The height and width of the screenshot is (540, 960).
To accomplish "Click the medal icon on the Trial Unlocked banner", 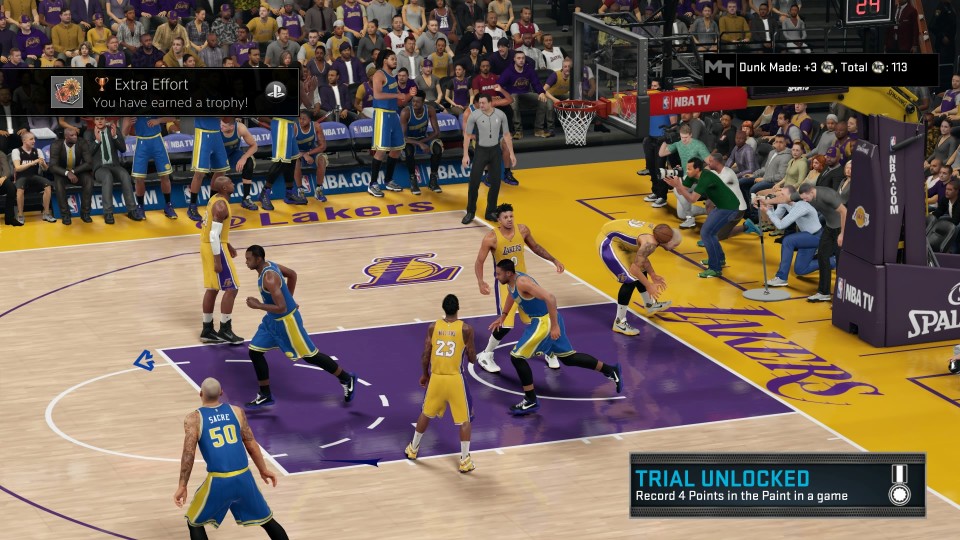I will [x=899, y=485].
